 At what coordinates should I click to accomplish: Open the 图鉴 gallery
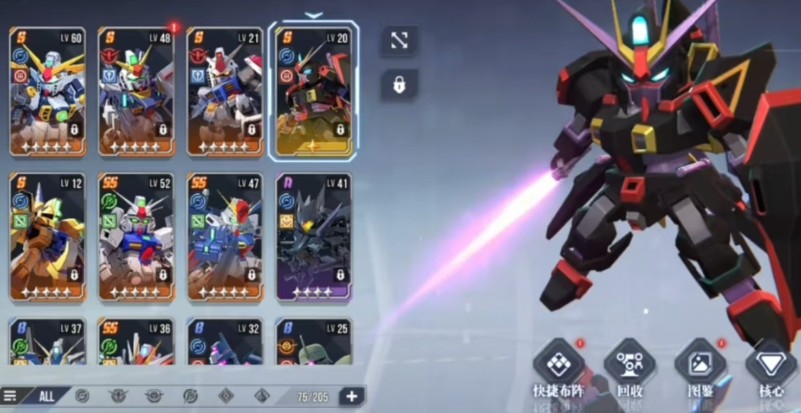tap(700, 367)
